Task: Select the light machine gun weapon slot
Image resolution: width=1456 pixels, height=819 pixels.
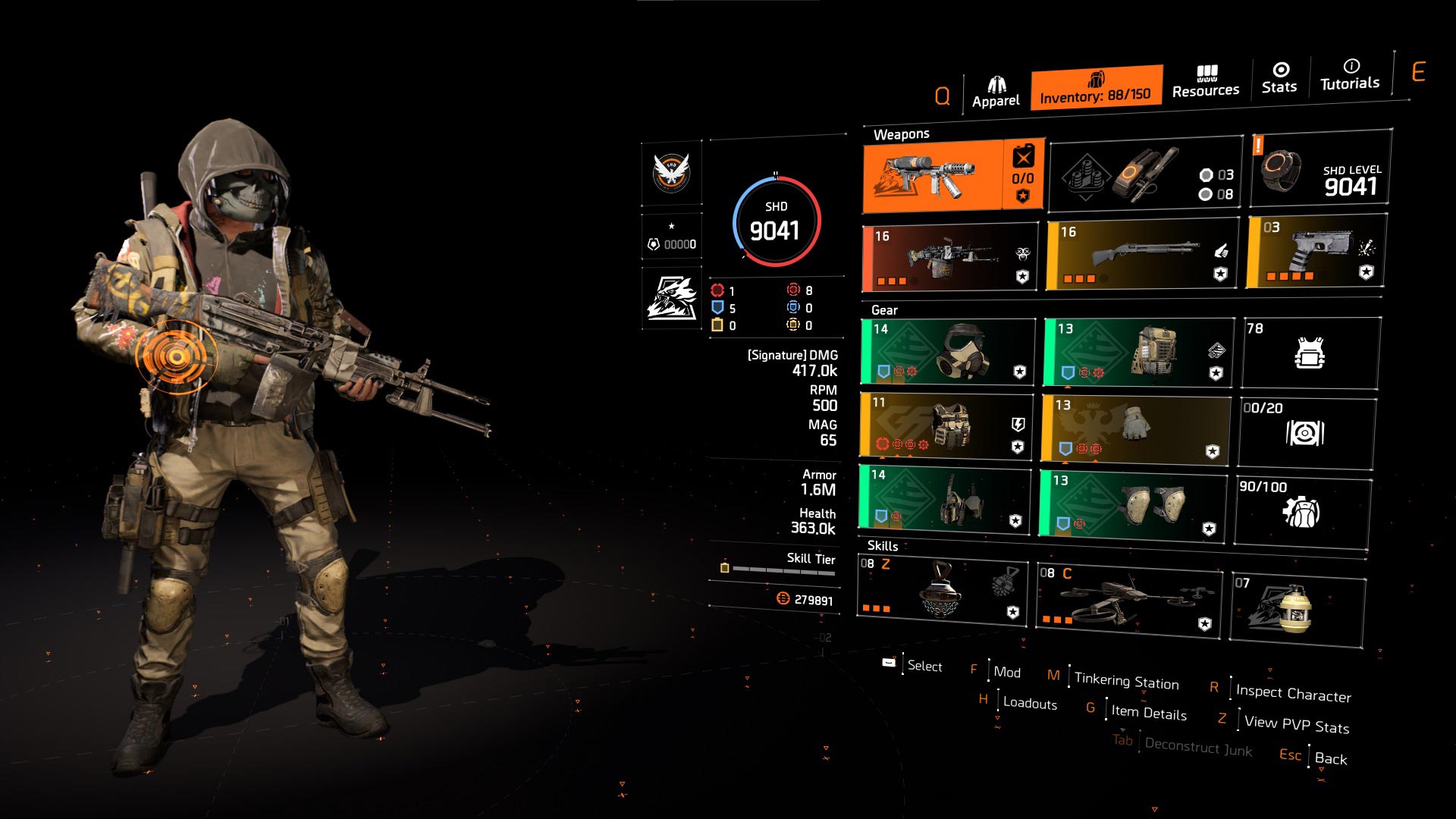Action: click(950, 258)
